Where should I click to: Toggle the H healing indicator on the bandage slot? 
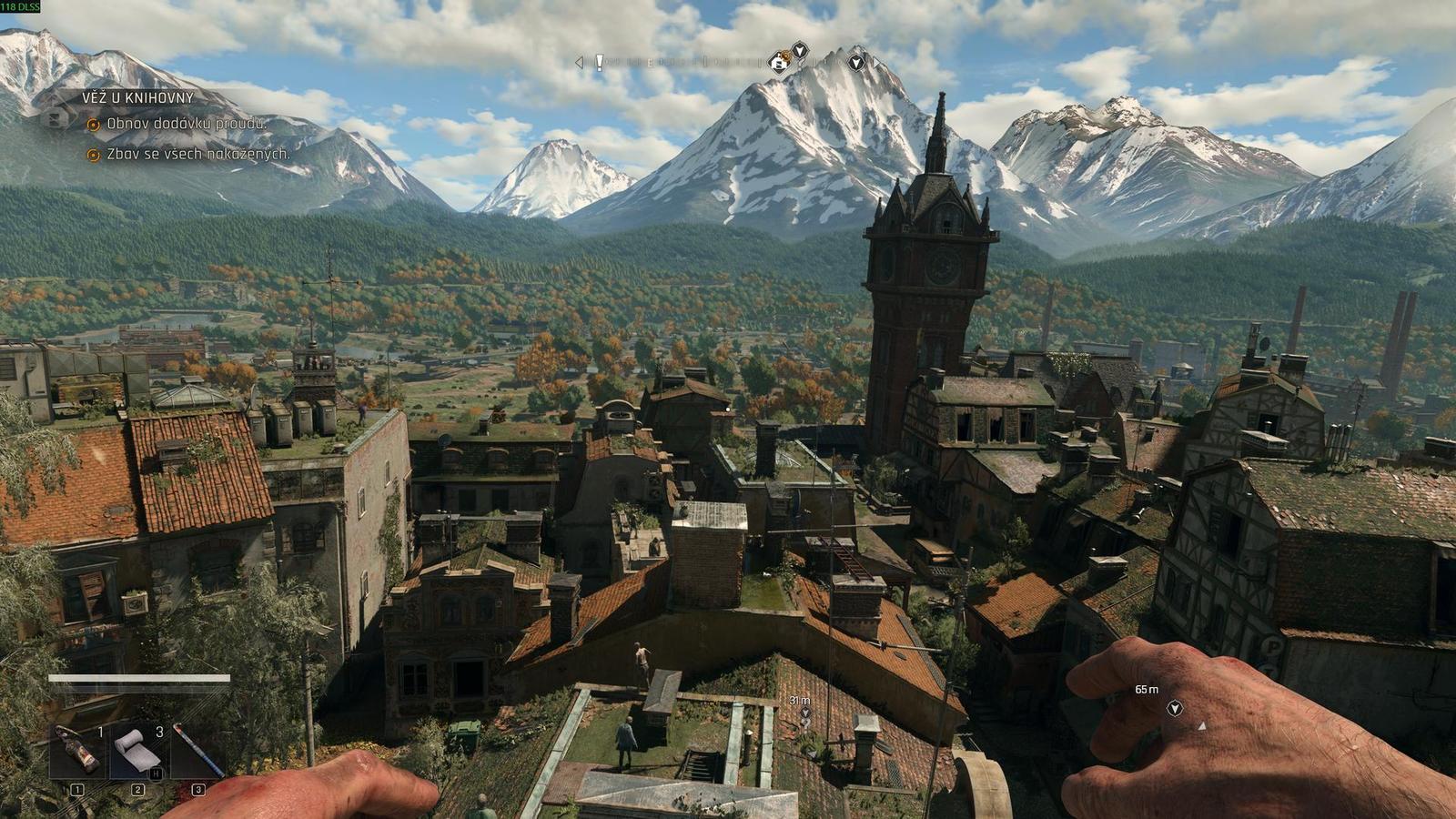pos(156,773)
